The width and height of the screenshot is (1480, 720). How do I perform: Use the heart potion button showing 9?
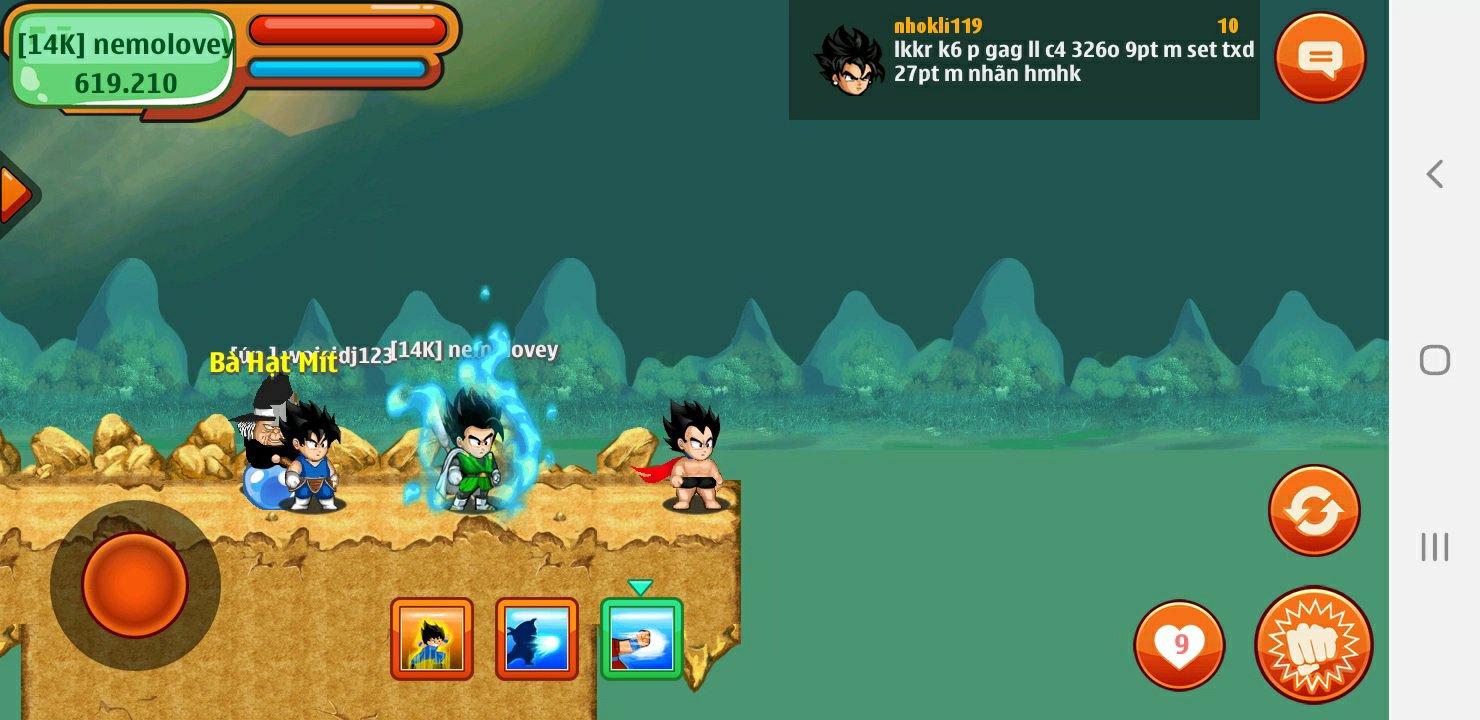pyautogui.click(x=1180, y=645)
